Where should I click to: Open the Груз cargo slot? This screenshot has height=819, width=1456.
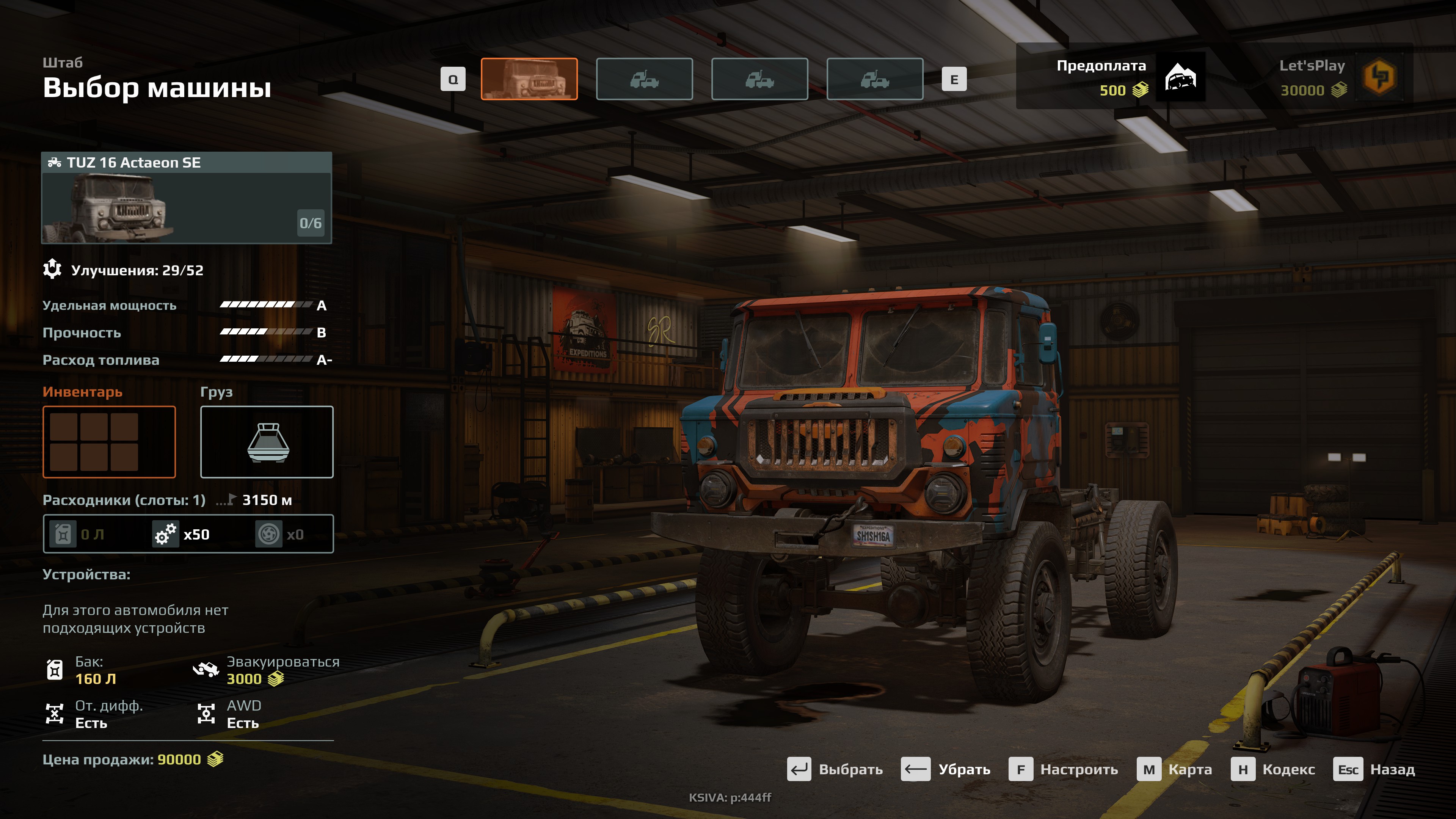pyautogui.click(x=267, y=442)
